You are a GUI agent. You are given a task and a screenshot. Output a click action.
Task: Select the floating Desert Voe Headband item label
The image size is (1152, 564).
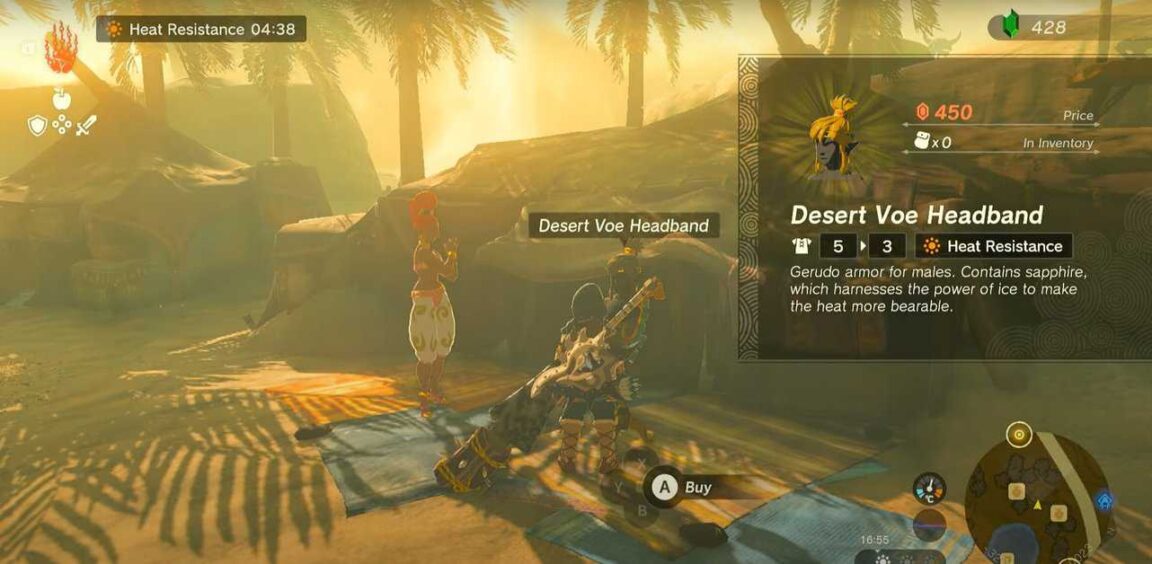pos(623,226)
